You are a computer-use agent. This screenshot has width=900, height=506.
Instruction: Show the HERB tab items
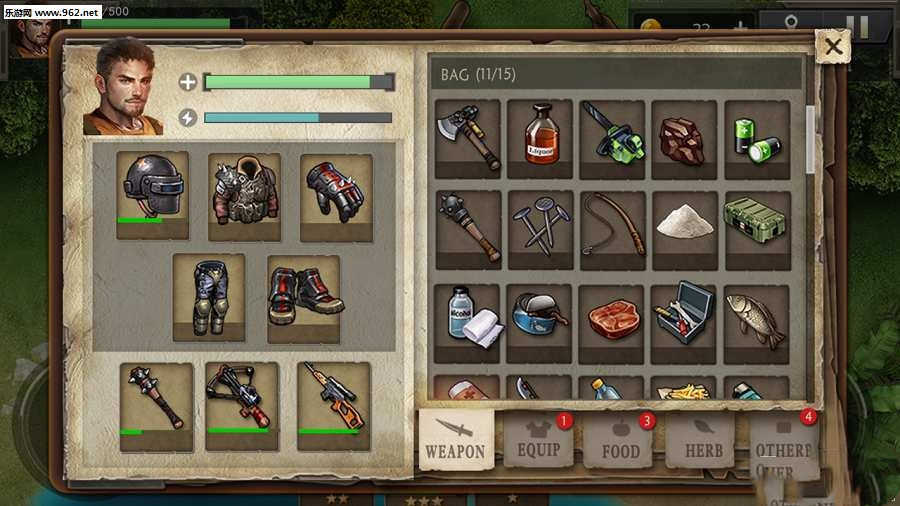[x=703, y=441]
